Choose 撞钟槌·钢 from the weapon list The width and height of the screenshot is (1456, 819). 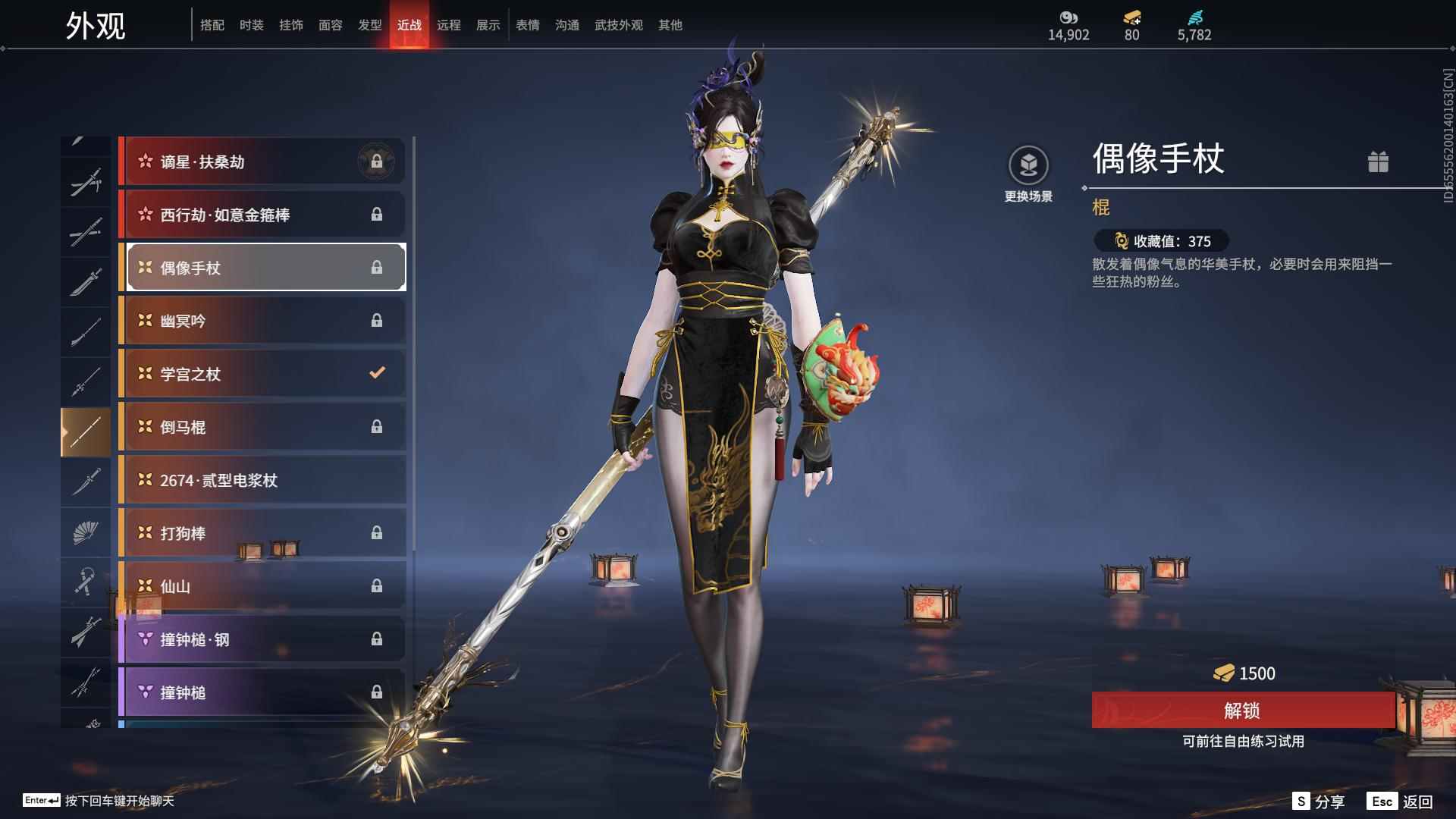coord(262,639)
